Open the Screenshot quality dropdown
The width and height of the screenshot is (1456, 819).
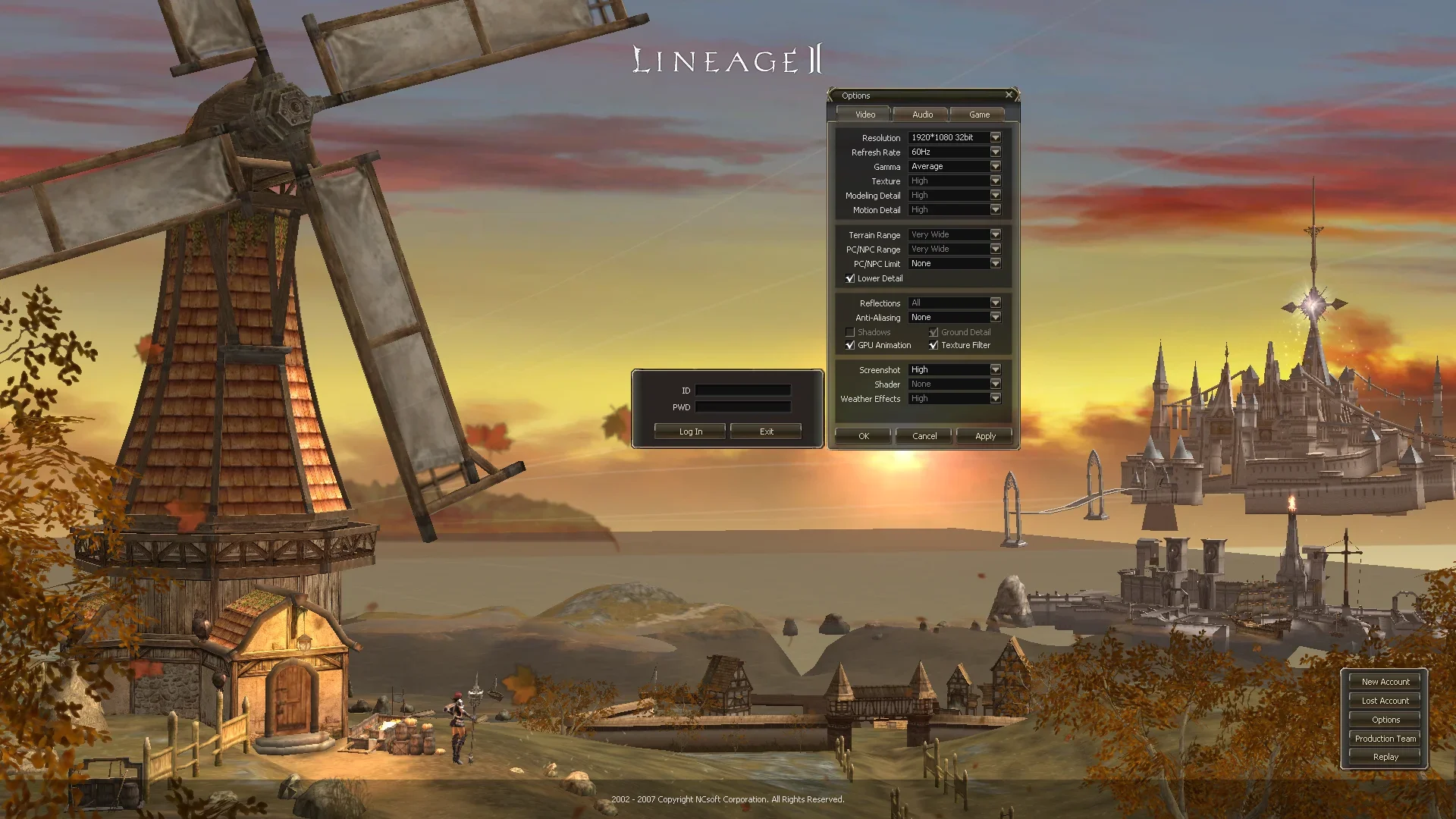click(x=995, y=369)
